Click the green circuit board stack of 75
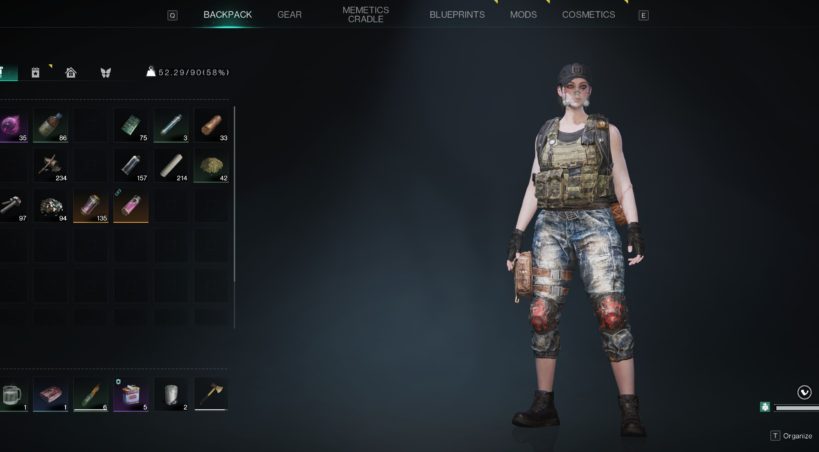Viewport: 819px width, 452px height. [x=131, y=125]
